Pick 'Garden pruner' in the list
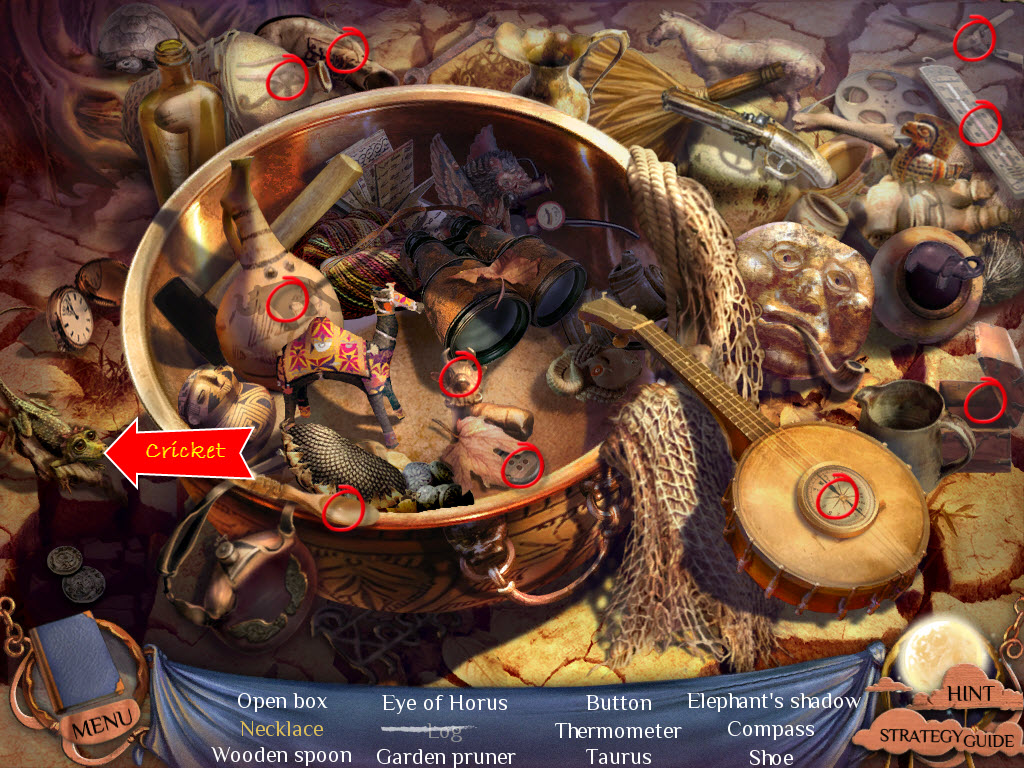1024x768 pixels. [445, 757]
